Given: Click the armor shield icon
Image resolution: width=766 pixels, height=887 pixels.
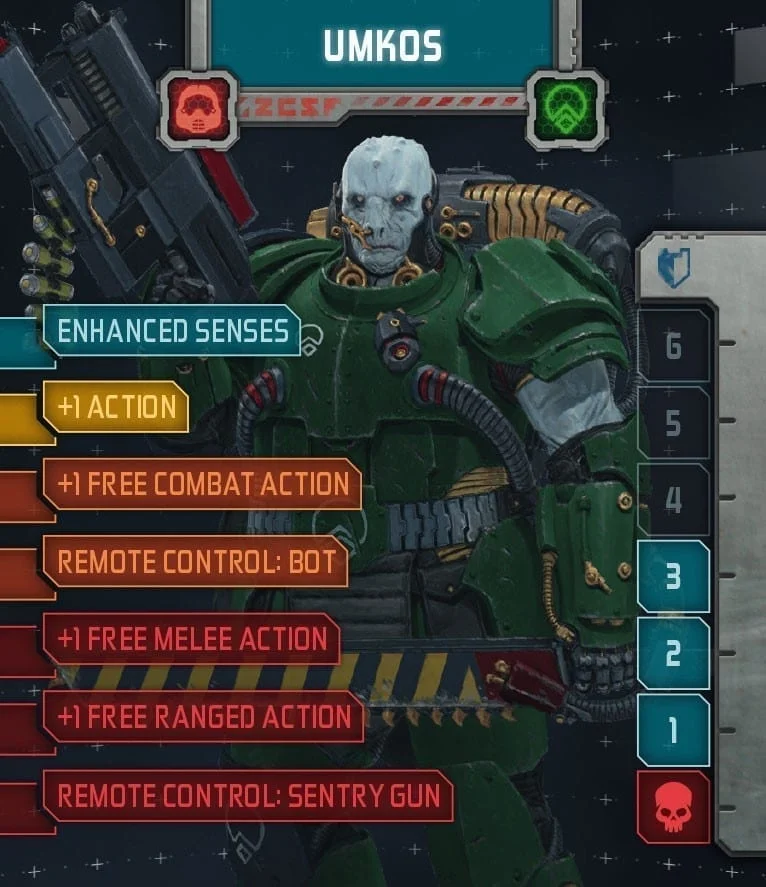Looking at the screenshot, I should pos(674,269).
